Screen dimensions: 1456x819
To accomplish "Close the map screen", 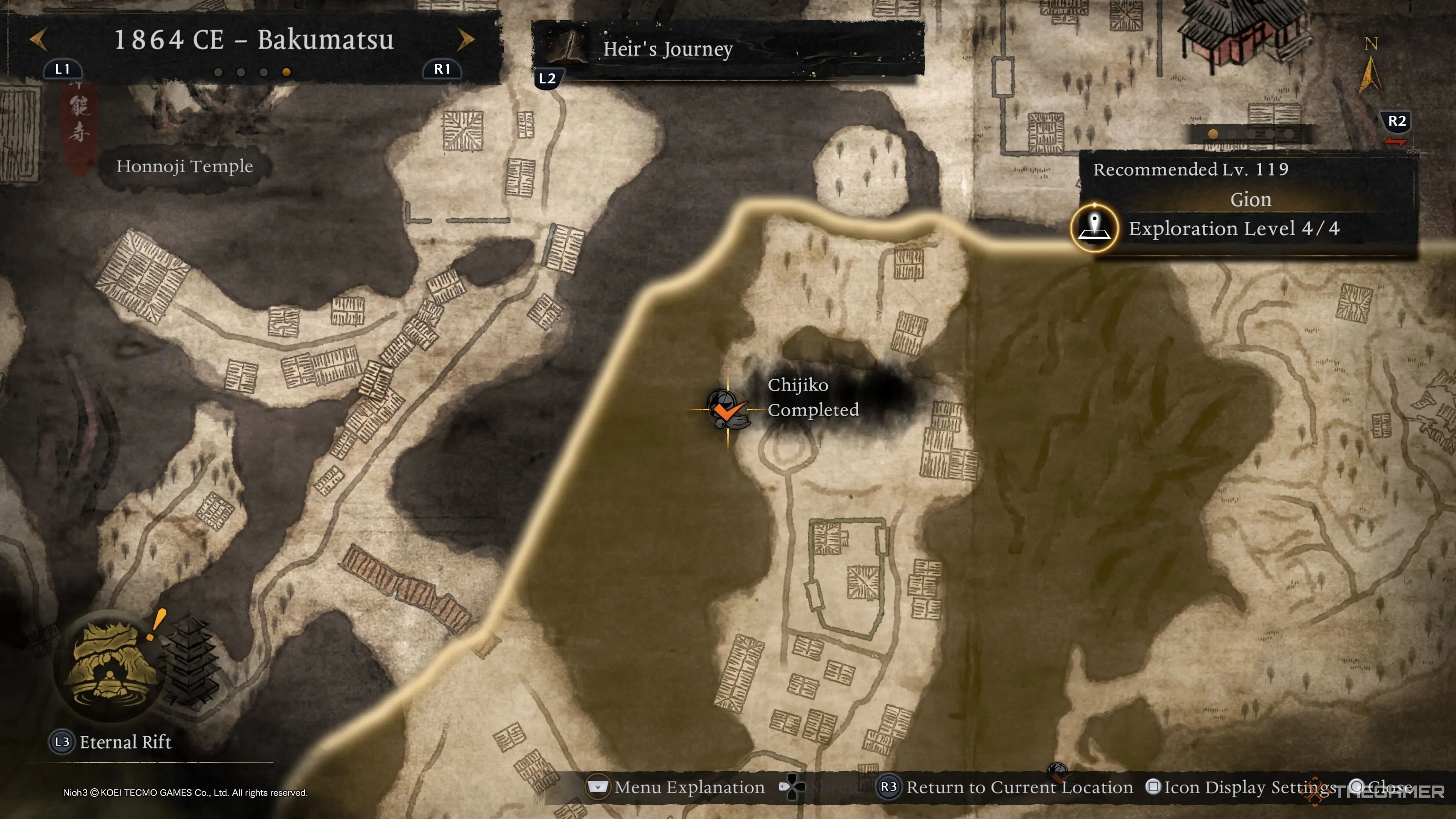I will click(1382, 787).
